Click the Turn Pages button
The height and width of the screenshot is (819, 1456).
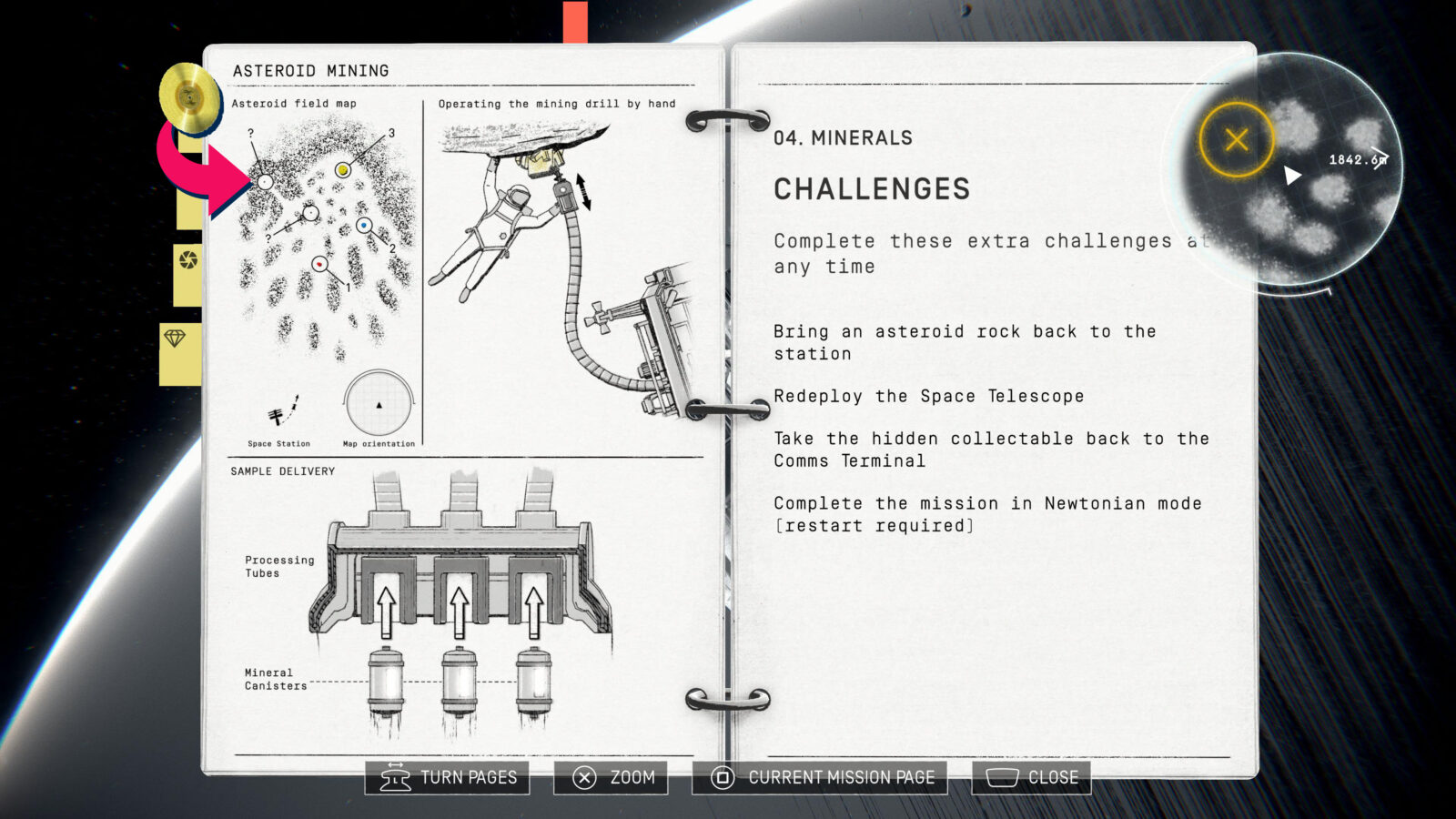[x=448, y=778]
